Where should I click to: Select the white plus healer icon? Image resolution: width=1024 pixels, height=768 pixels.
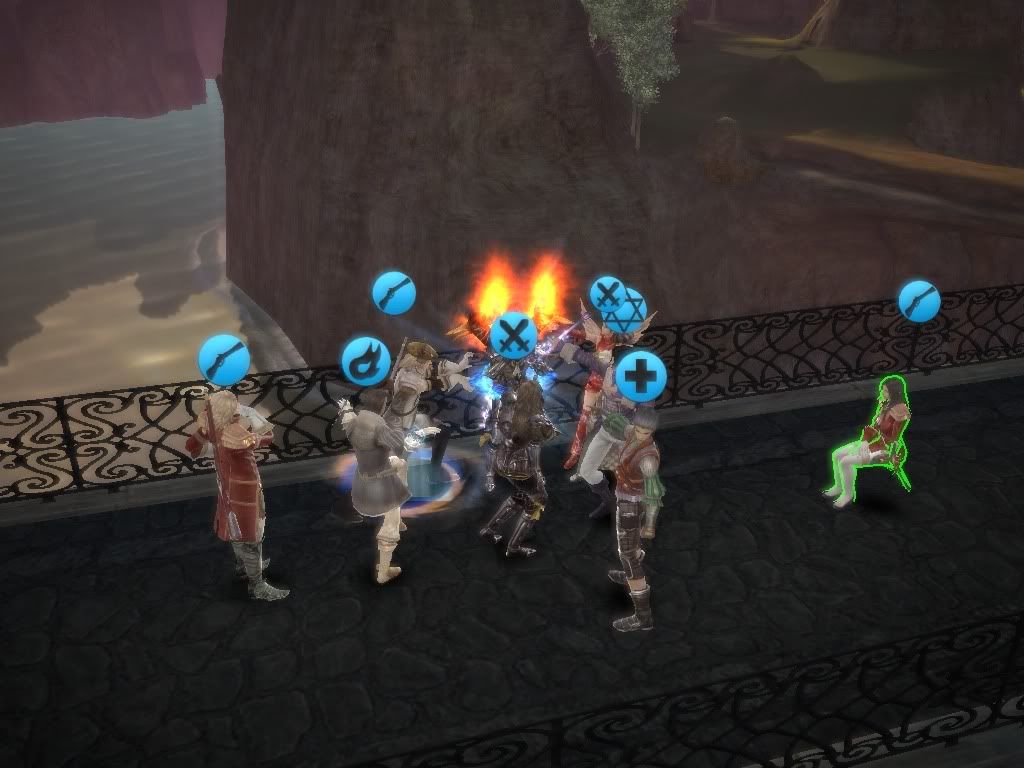coord(641,377)
